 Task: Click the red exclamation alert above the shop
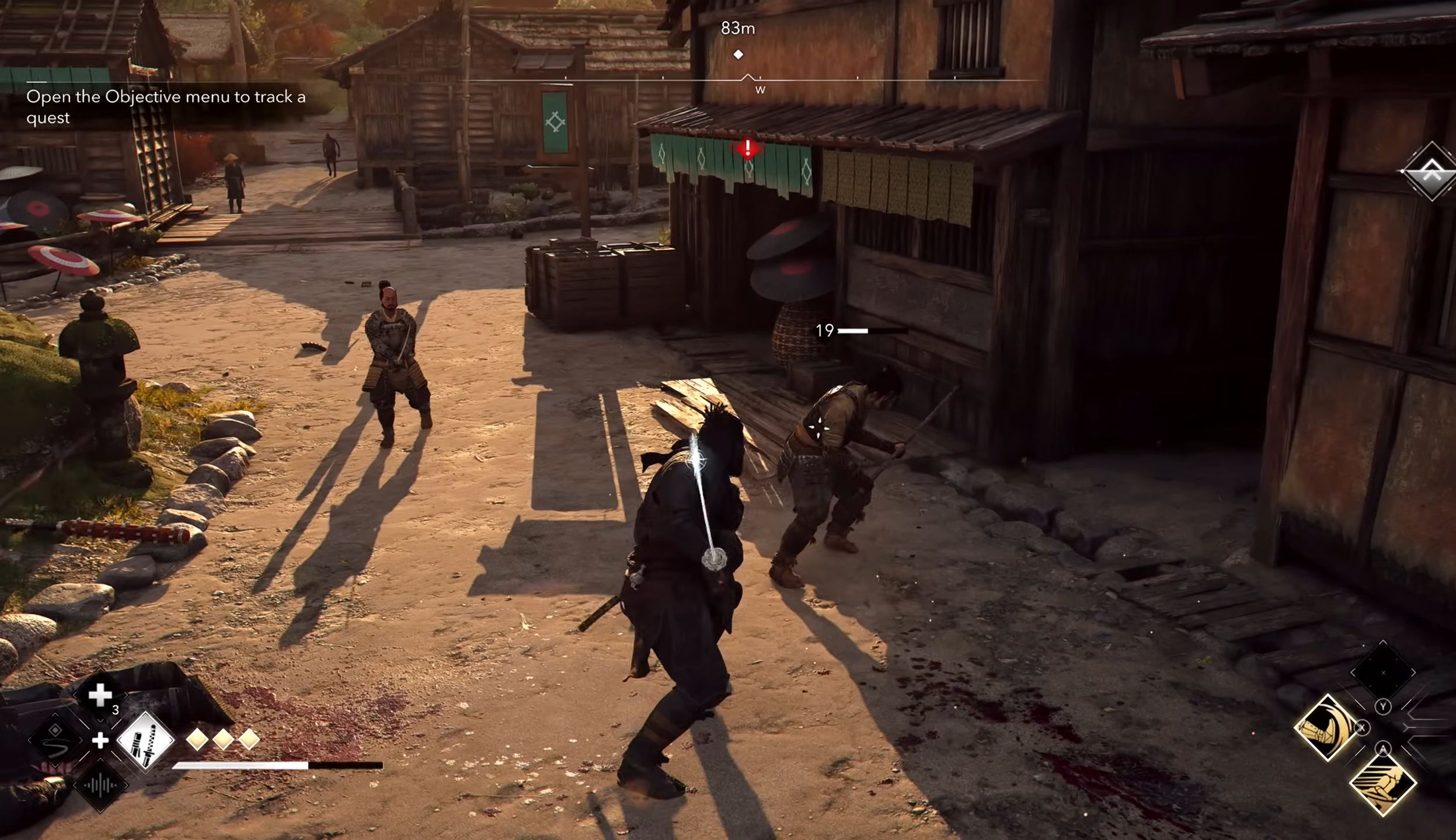(746, 148)
